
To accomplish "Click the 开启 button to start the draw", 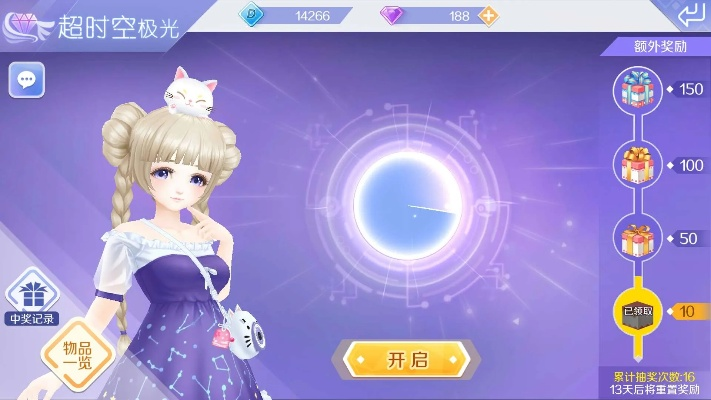I will pos(405,358).
